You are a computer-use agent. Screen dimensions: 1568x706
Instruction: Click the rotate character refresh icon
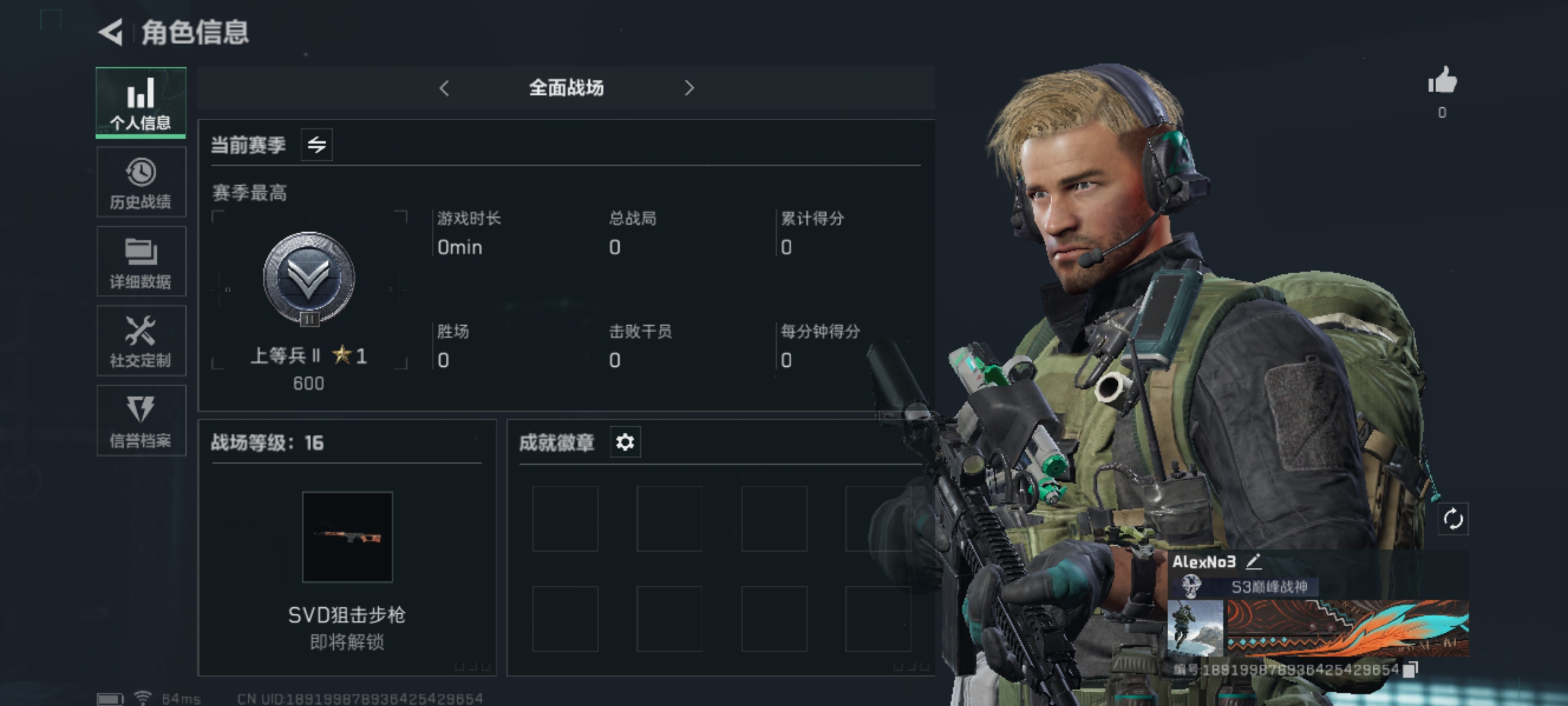1453,520
